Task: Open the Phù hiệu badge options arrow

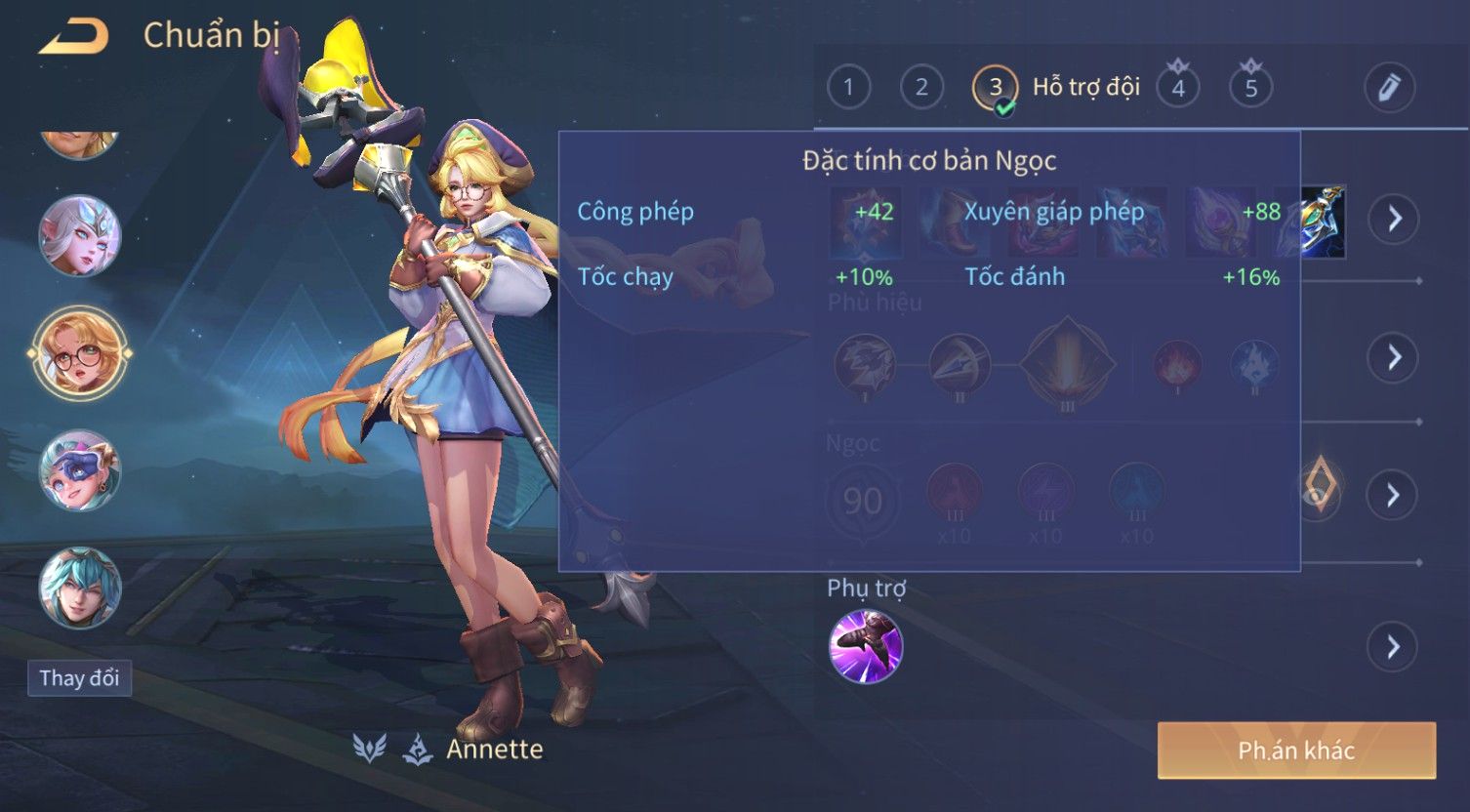Action: point(1393,357)
